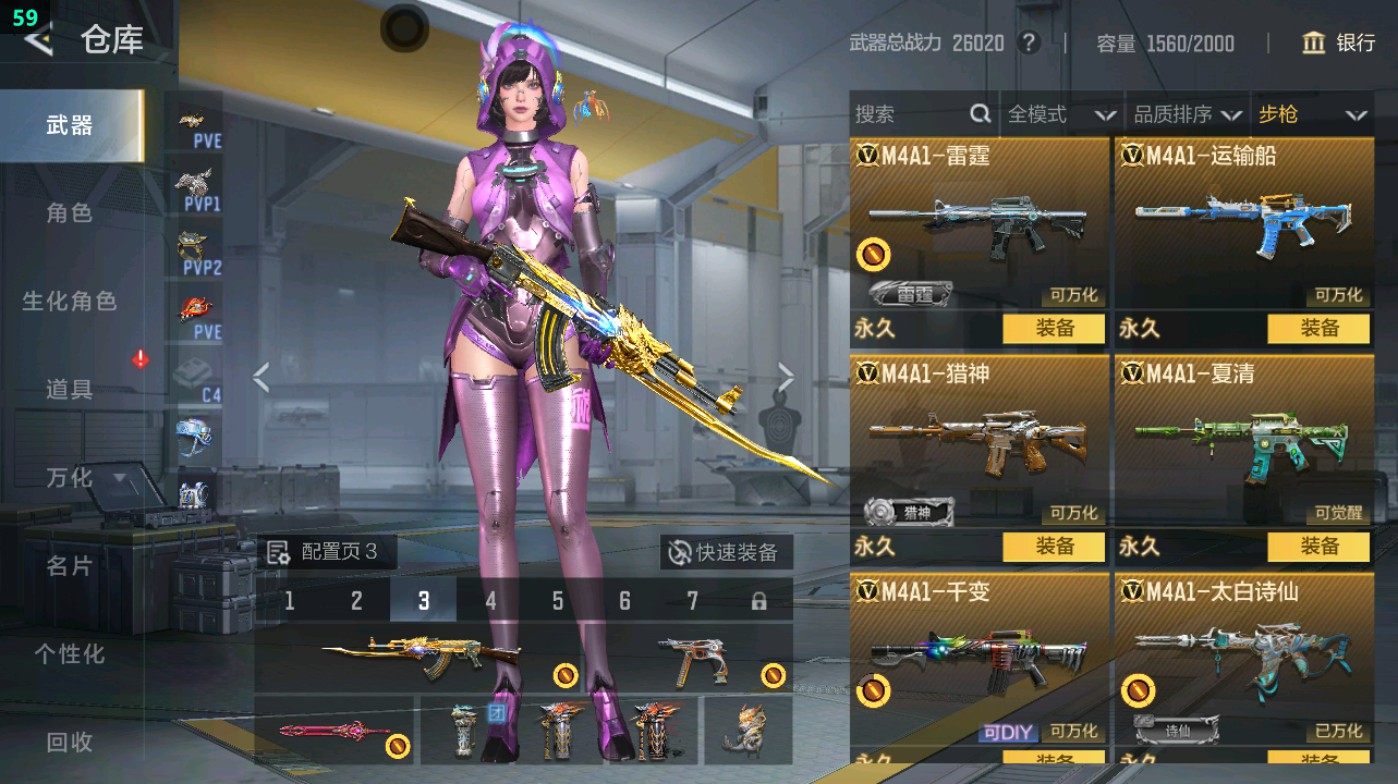The width and height of the screenshot is (1398, 784).
Task: Equip the M4A1-猎神 rifle
Action: [x=1054, y=546]
